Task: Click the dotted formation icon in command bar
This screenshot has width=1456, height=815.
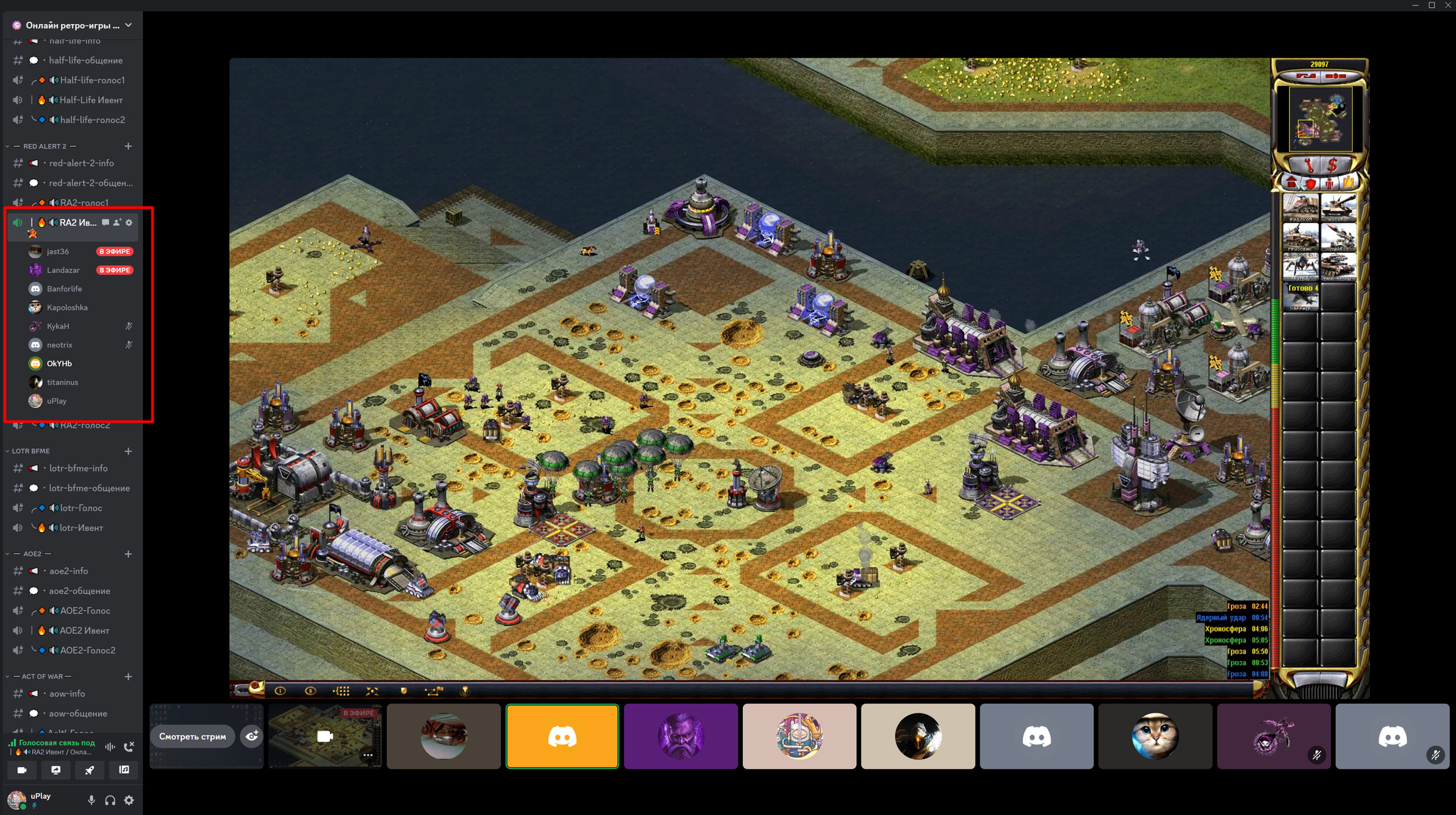Action: coord(341,691)
